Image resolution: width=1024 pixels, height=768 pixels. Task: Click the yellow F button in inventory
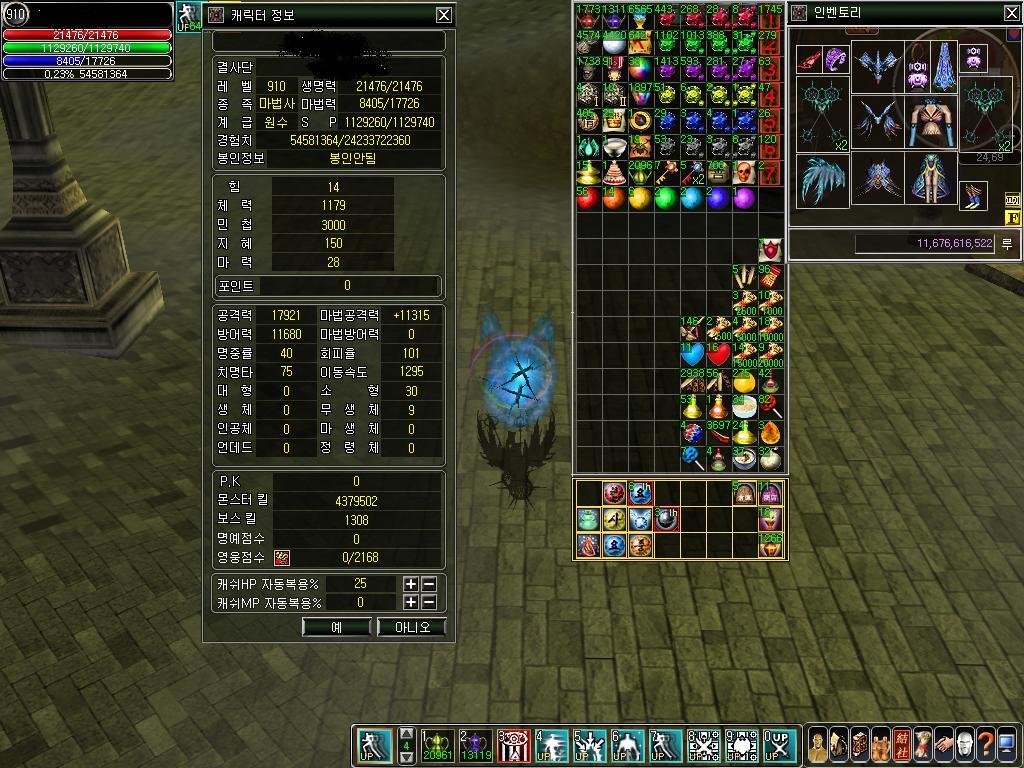pos(1011,218)
